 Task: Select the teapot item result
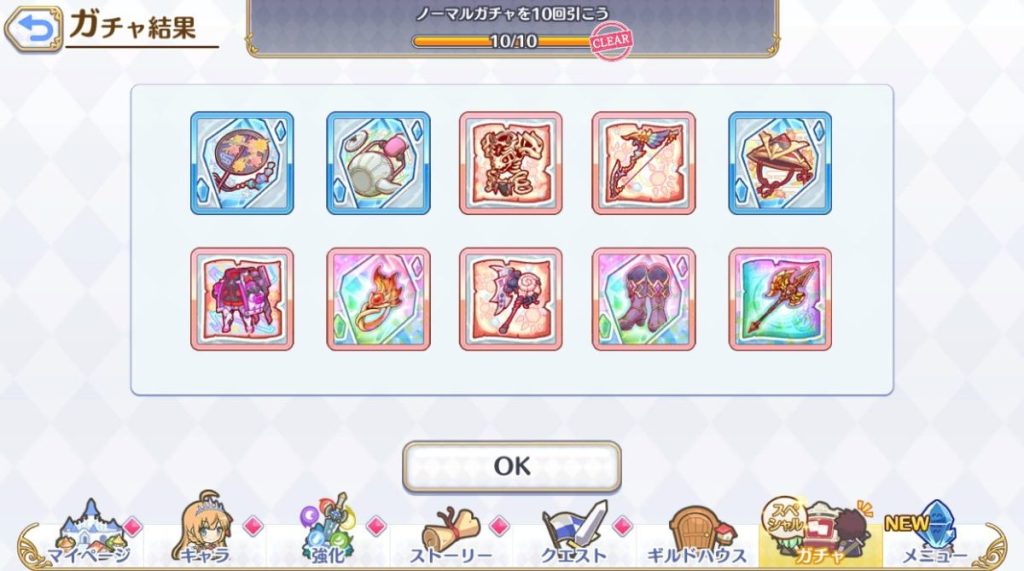378,162
